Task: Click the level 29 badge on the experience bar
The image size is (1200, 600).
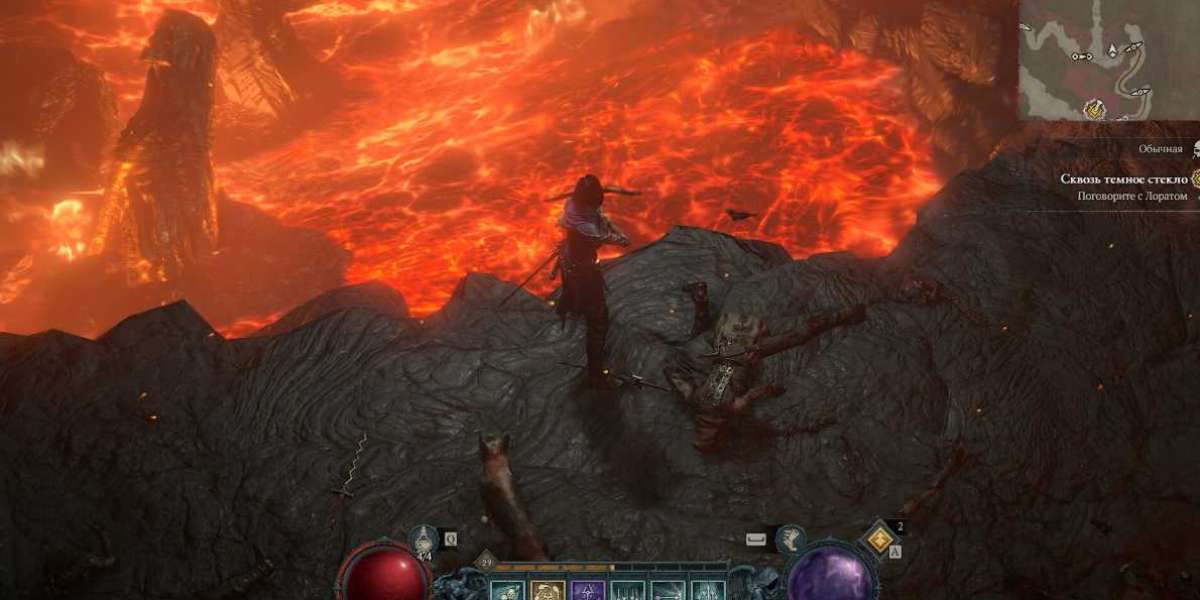Action: [485, 564]
